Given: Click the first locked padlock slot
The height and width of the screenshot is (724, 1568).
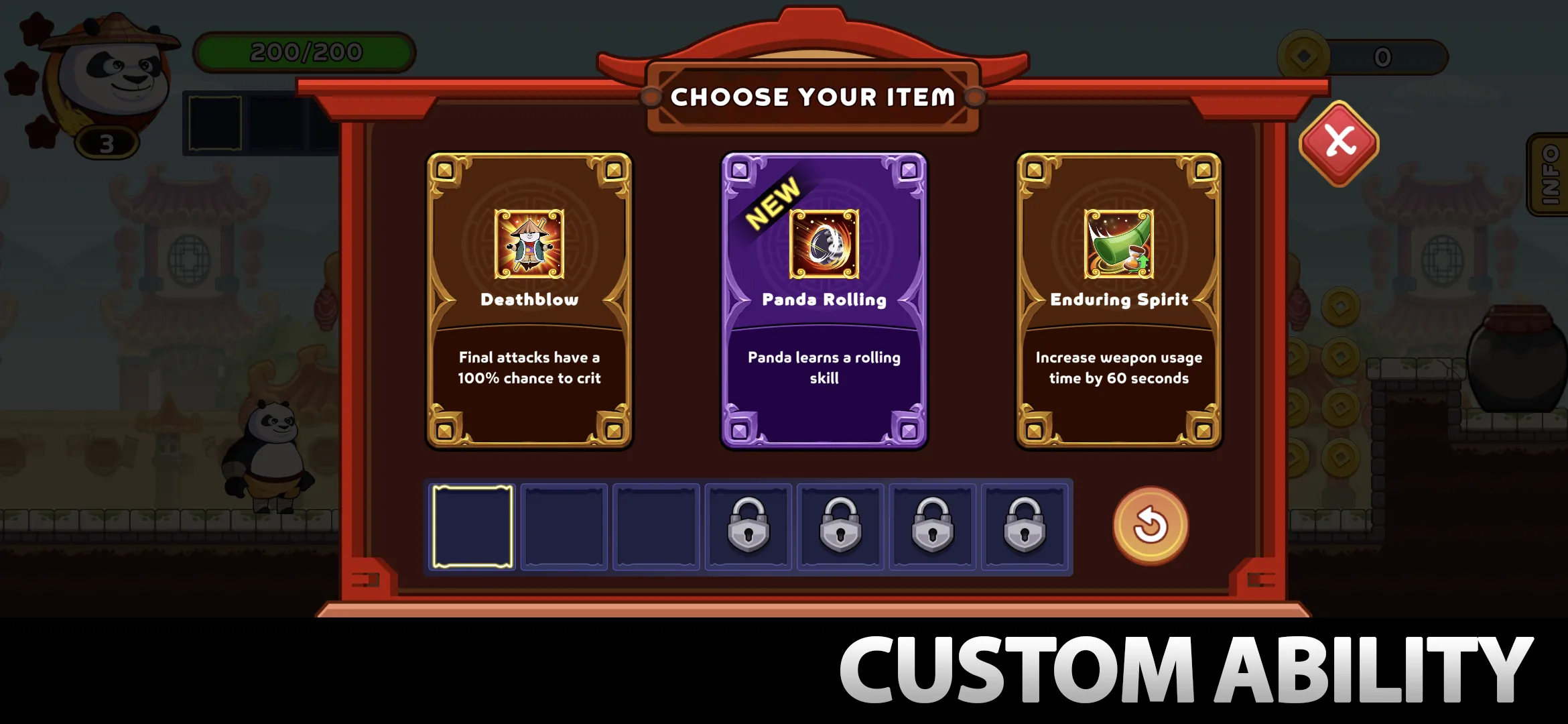Looking at the screenshot, I should (748, 526).
